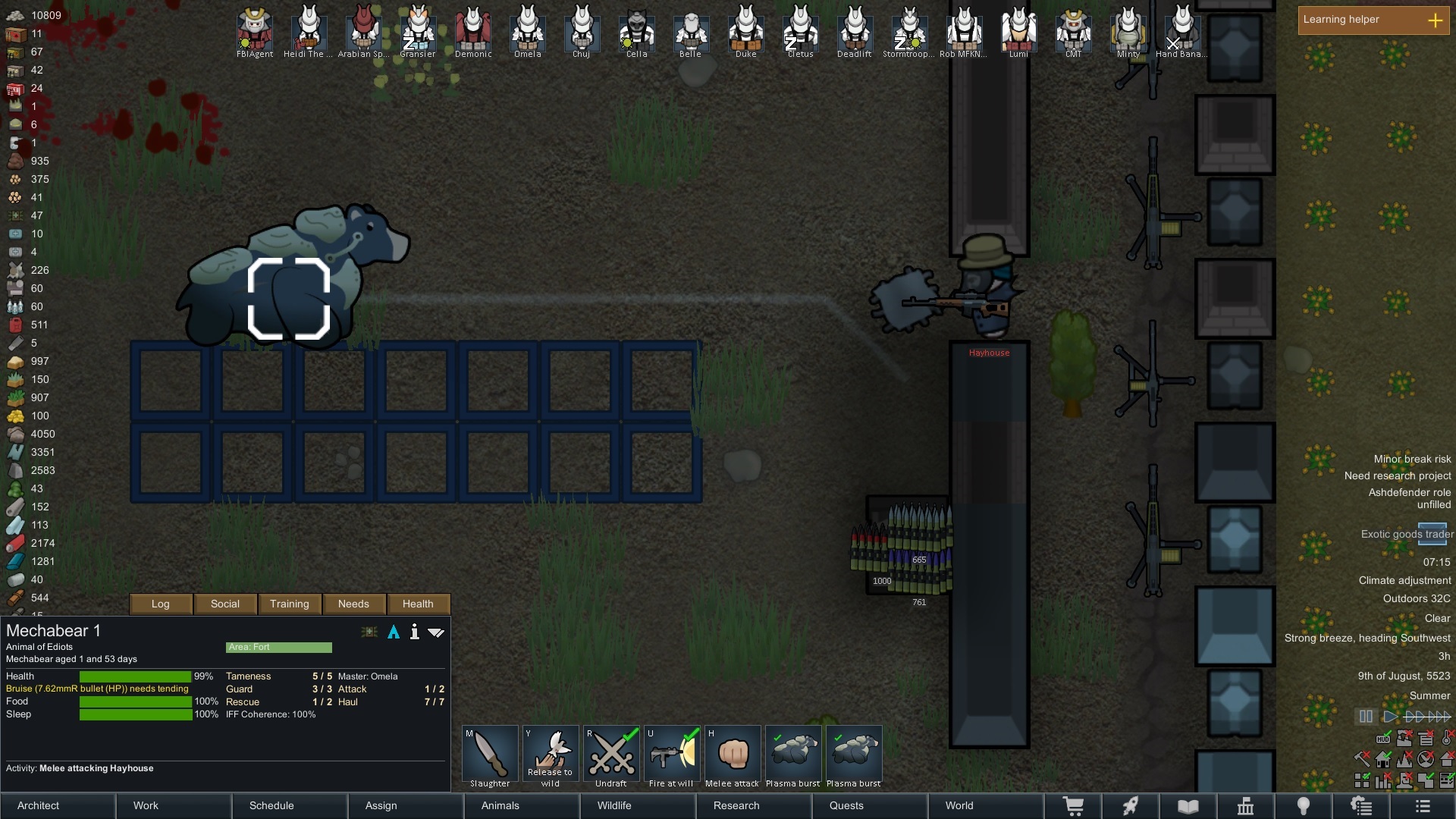This screenshot has height=819, width=1456.
Task: Switch to the Health tab
Action: click(x=418, y=604)
